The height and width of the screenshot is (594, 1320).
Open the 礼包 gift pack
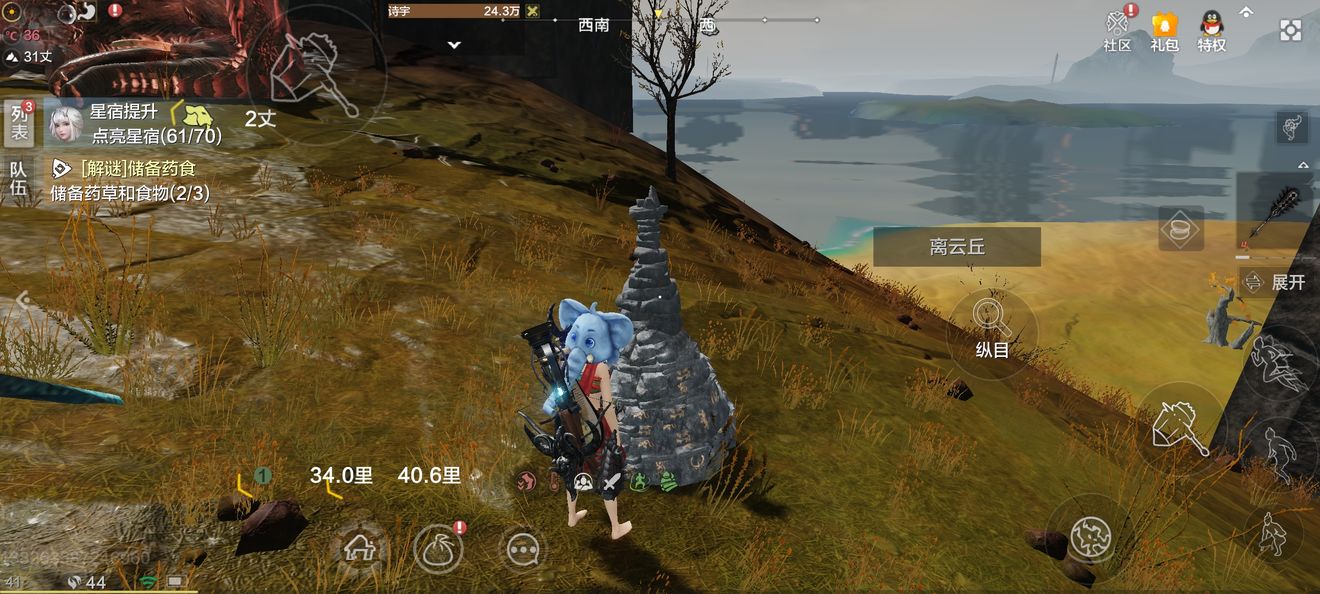coord(1164,30)
